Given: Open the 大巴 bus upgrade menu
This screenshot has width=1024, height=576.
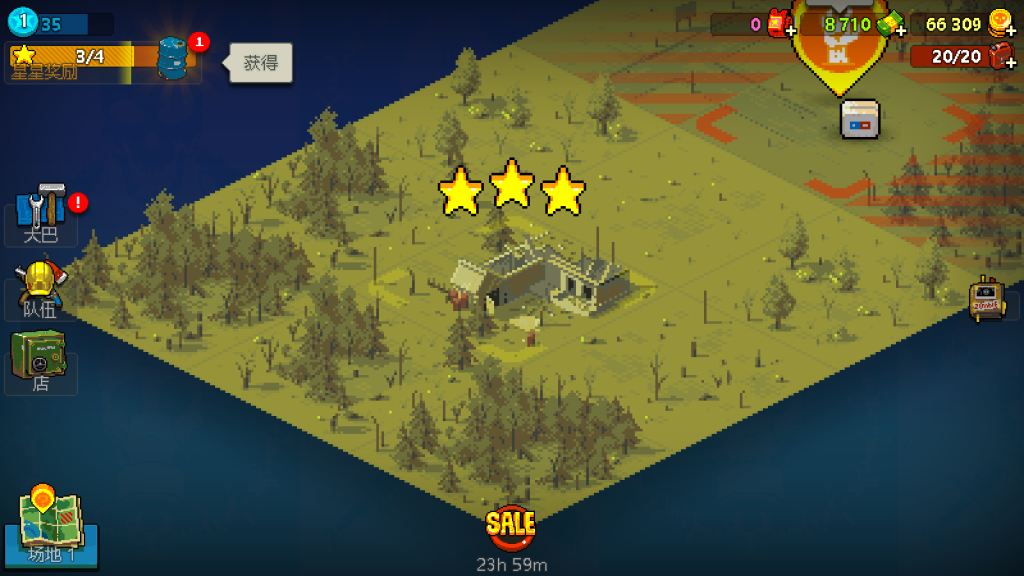Looking at the screenshot, I should pos(41,212).
